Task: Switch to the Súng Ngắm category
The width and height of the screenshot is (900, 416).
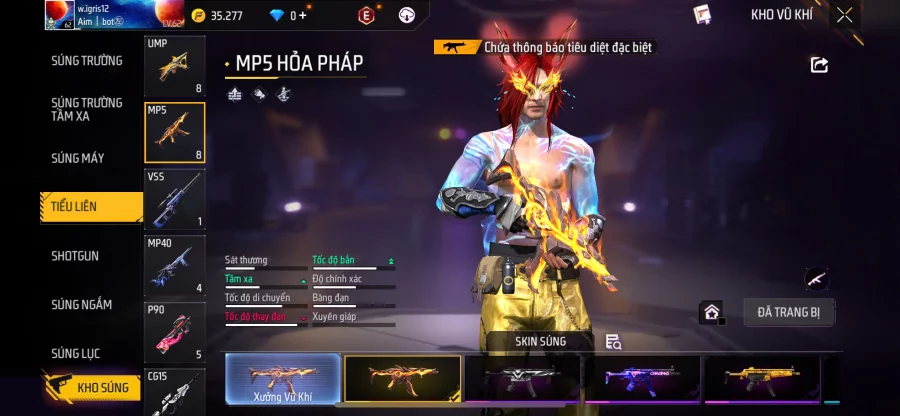Action: [x=82, y=305]
